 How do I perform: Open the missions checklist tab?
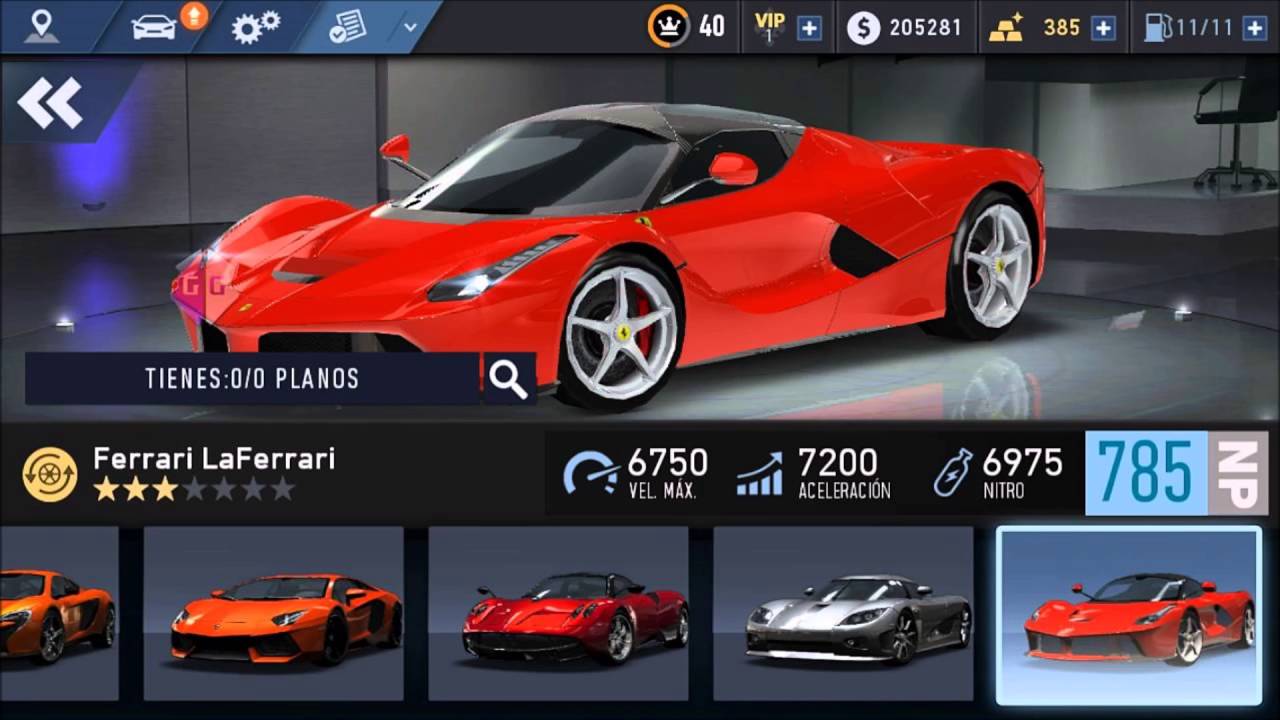[347, 27]
